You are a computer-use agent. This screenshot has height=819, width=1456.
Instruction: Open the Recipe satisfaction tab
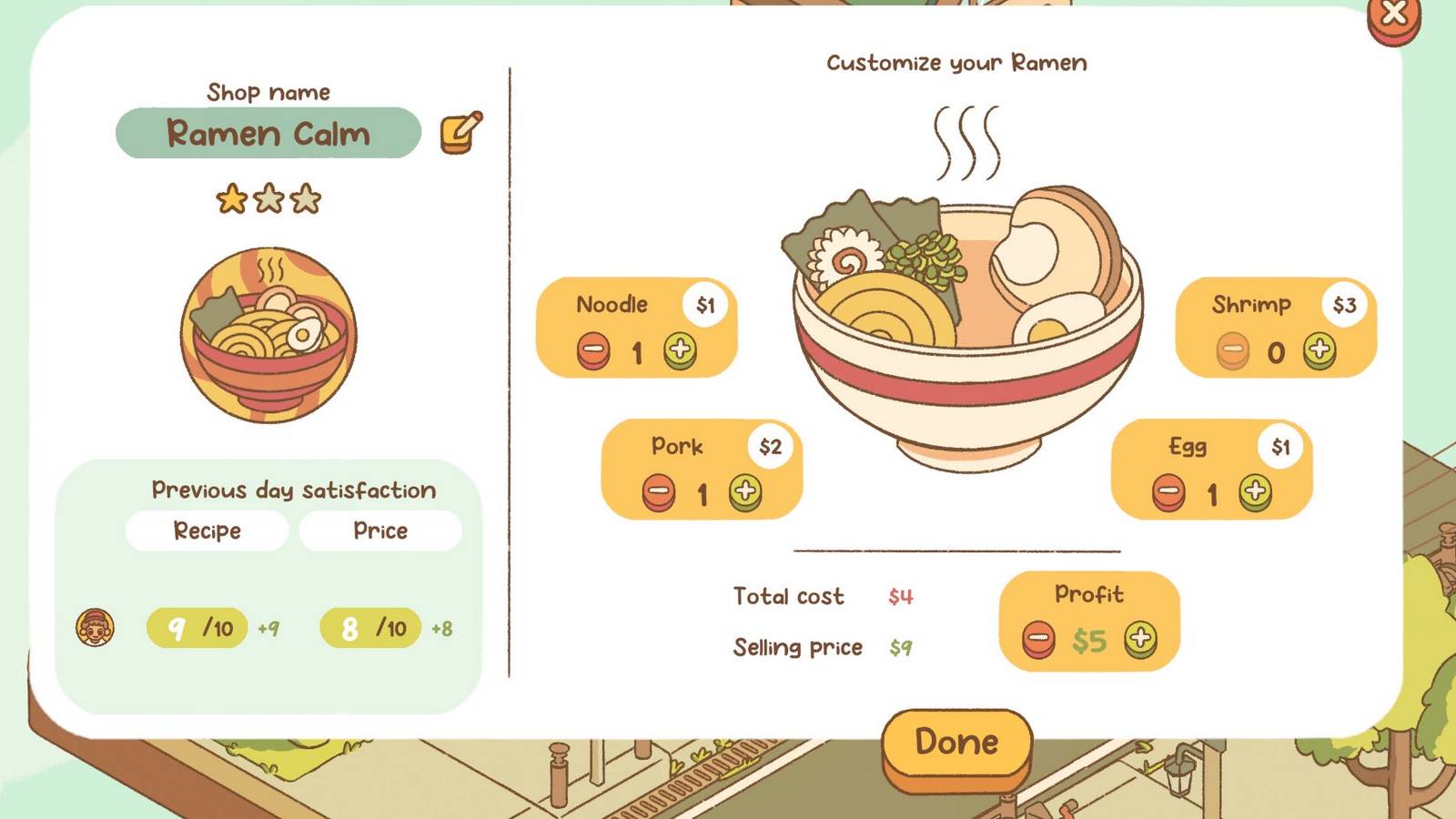(207, 531)
